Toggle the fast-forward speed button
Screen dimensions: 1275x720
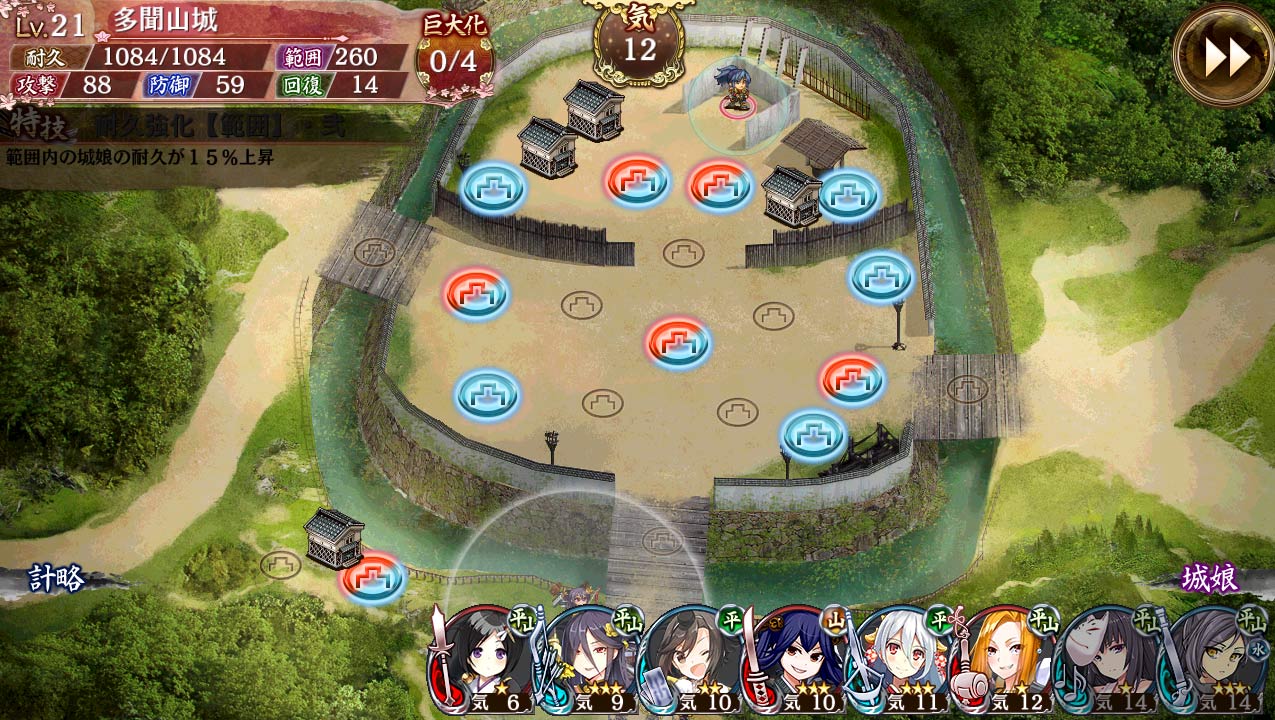point(1223,56)
